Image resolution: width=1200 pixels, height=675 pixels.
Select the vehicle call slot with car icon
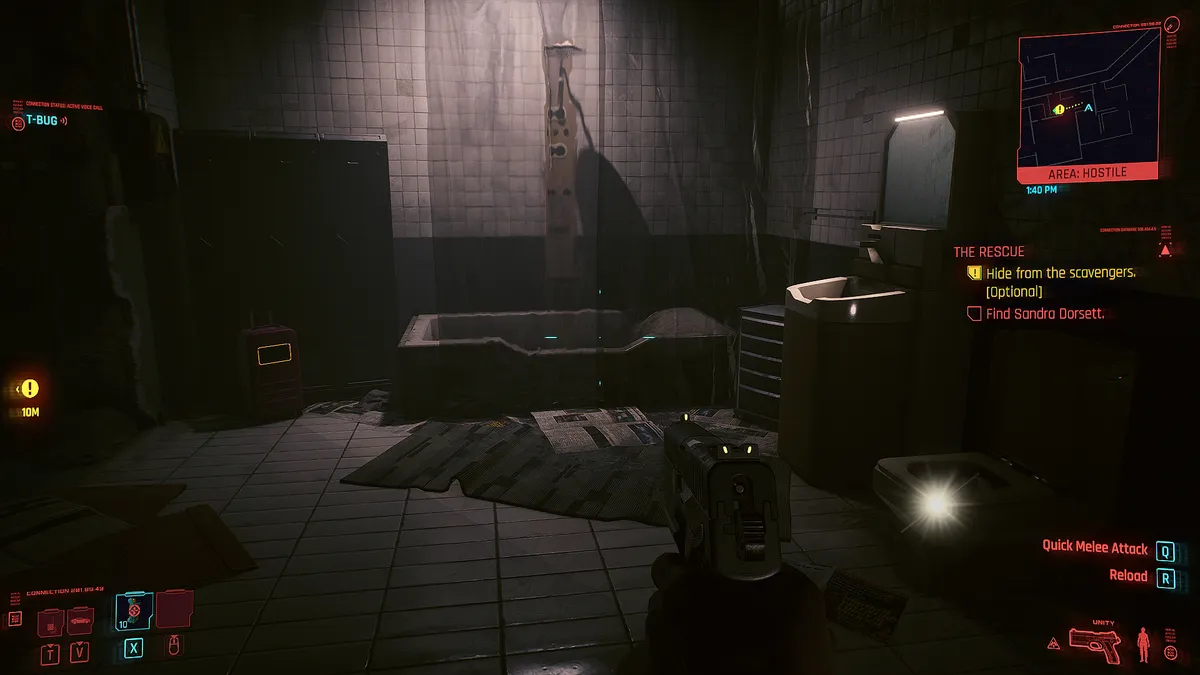pos(80,621)
